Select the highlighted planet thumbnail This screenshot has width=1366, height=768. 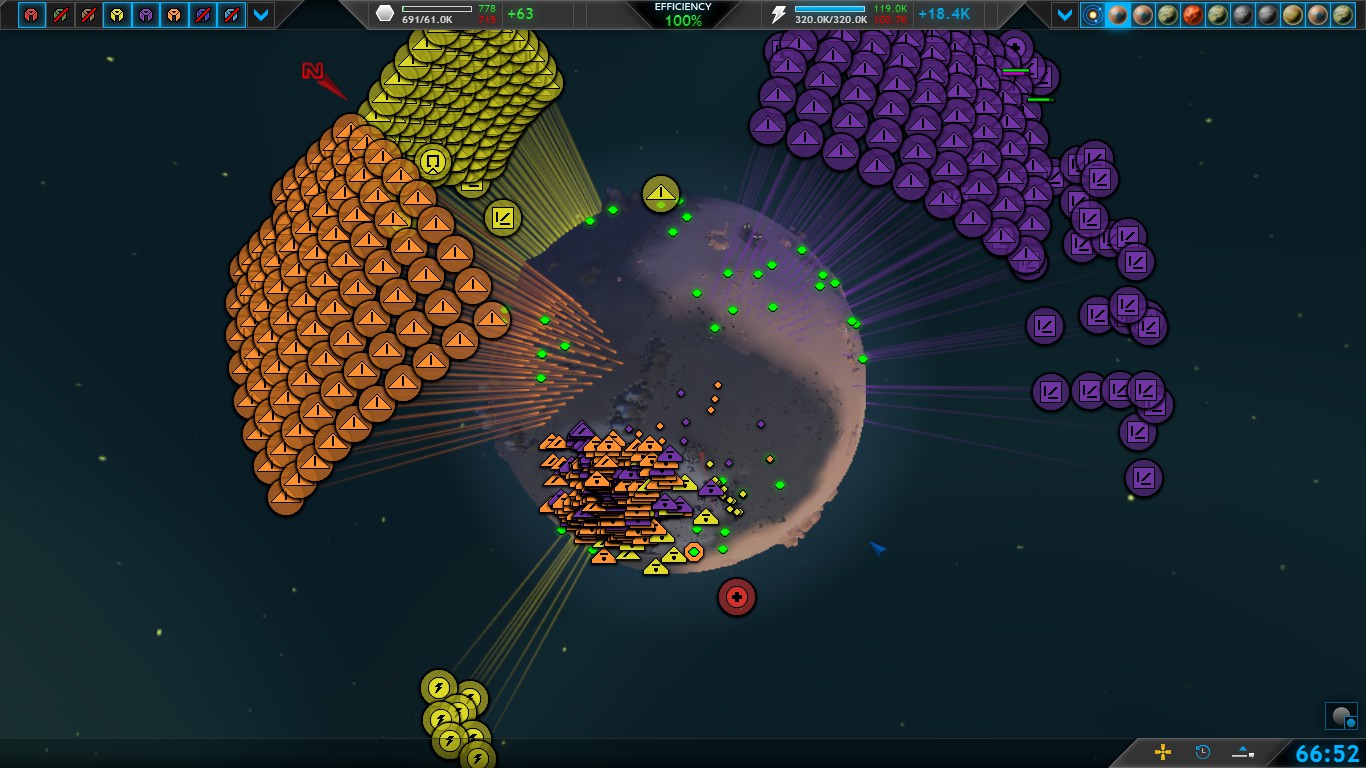(x=1118, y=15)
